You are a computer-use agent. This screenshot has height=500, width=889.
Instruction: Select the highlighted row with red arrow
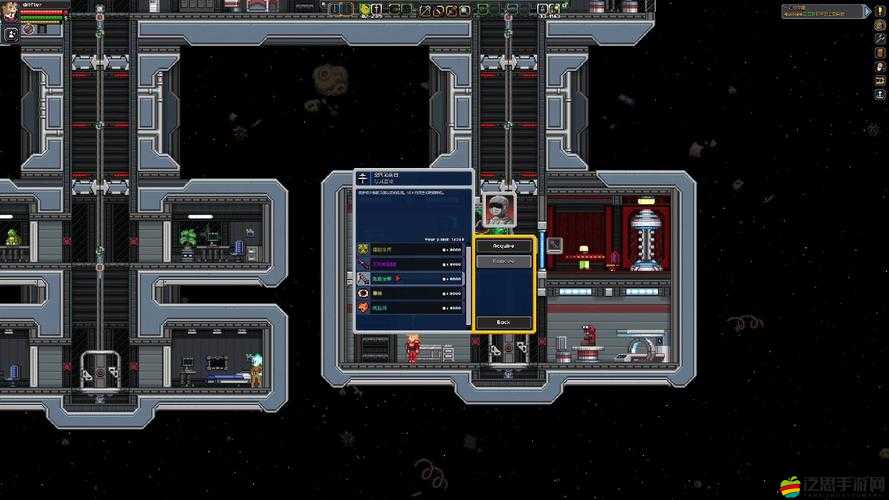410,278
